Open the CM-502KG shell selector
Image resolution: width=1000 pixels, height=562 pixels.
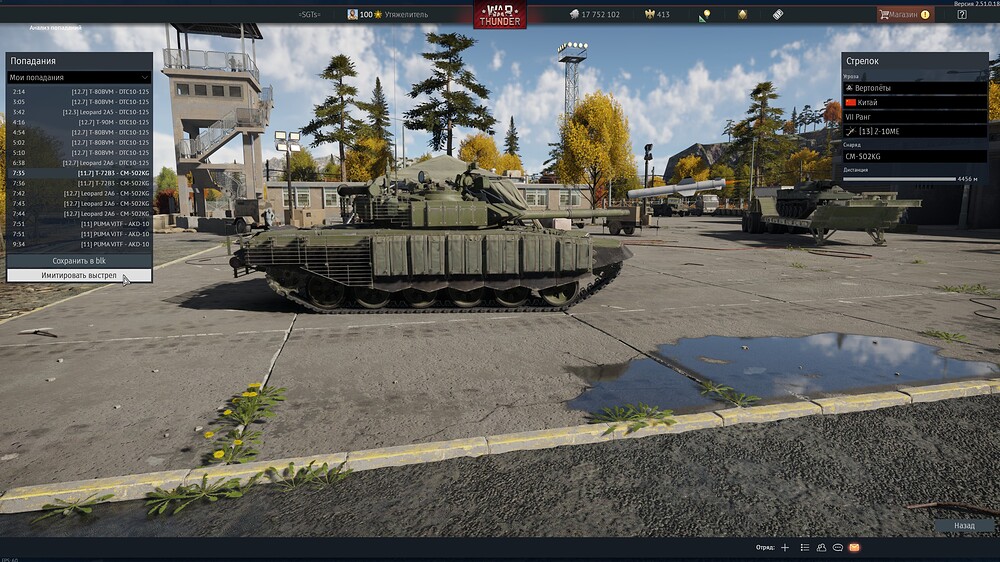(915, 156)
